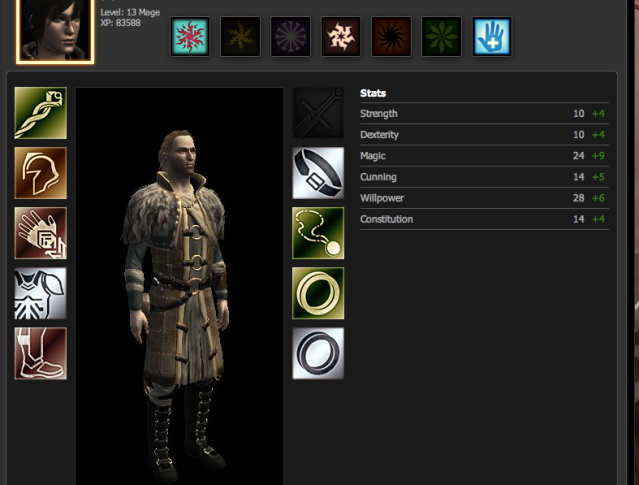Open the dim green leaf-star talent icon
639x485 pixels.
[441, 36]
